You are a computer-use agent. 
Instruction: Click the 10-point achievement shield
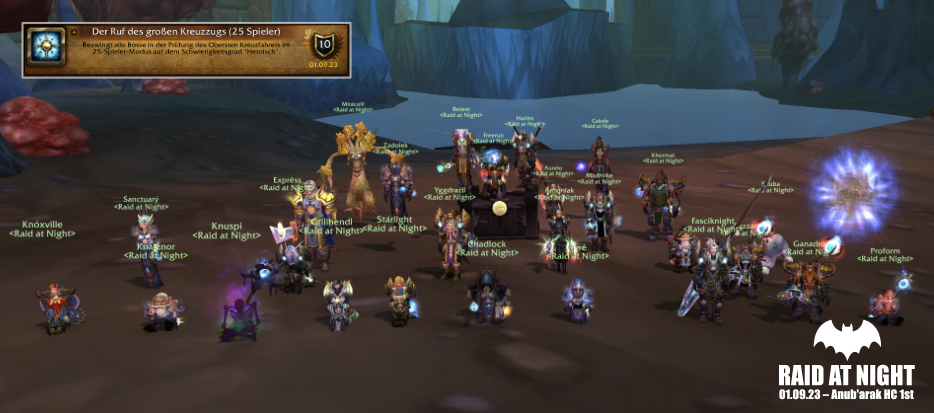tap(323, 45)
